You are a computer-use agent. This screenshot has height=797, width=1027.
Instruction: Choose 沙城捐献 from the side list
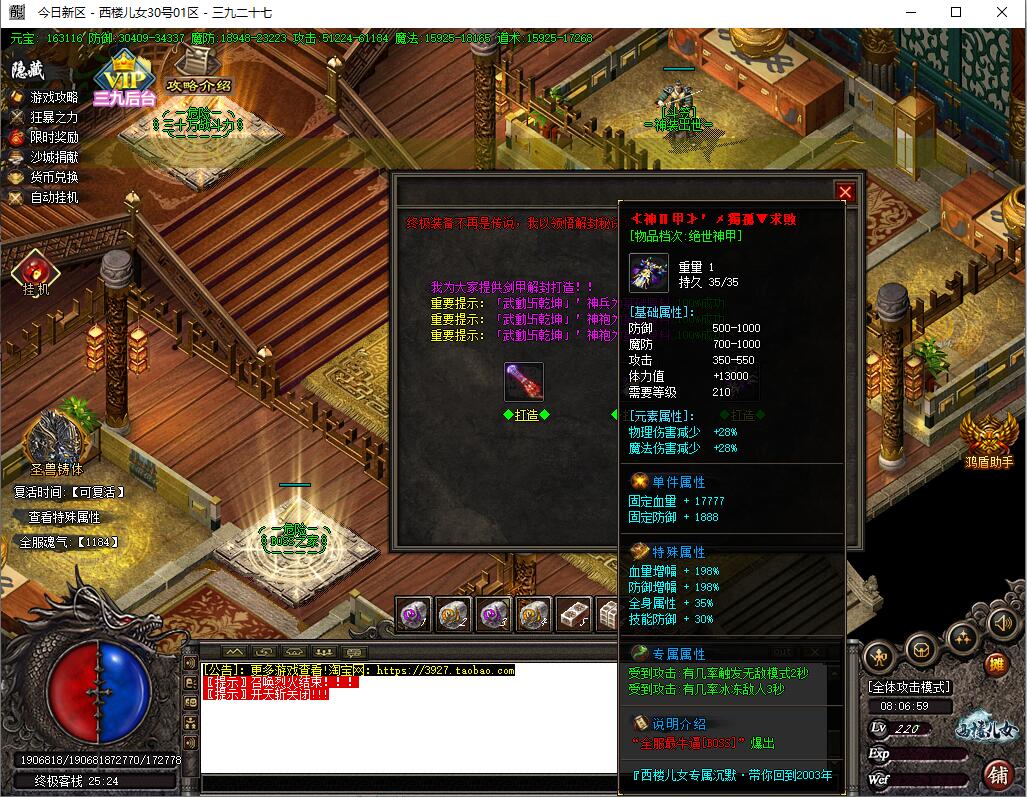[x=54, y=157]
